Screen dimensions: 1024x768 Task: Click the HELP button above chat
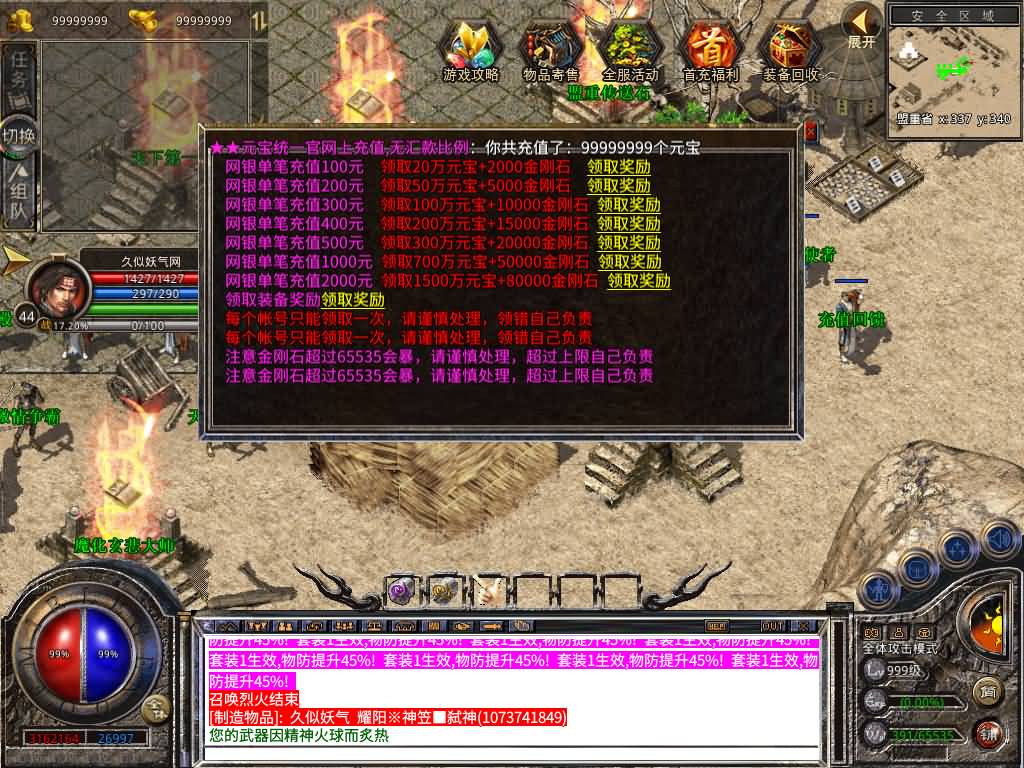[x=716, y=626]
